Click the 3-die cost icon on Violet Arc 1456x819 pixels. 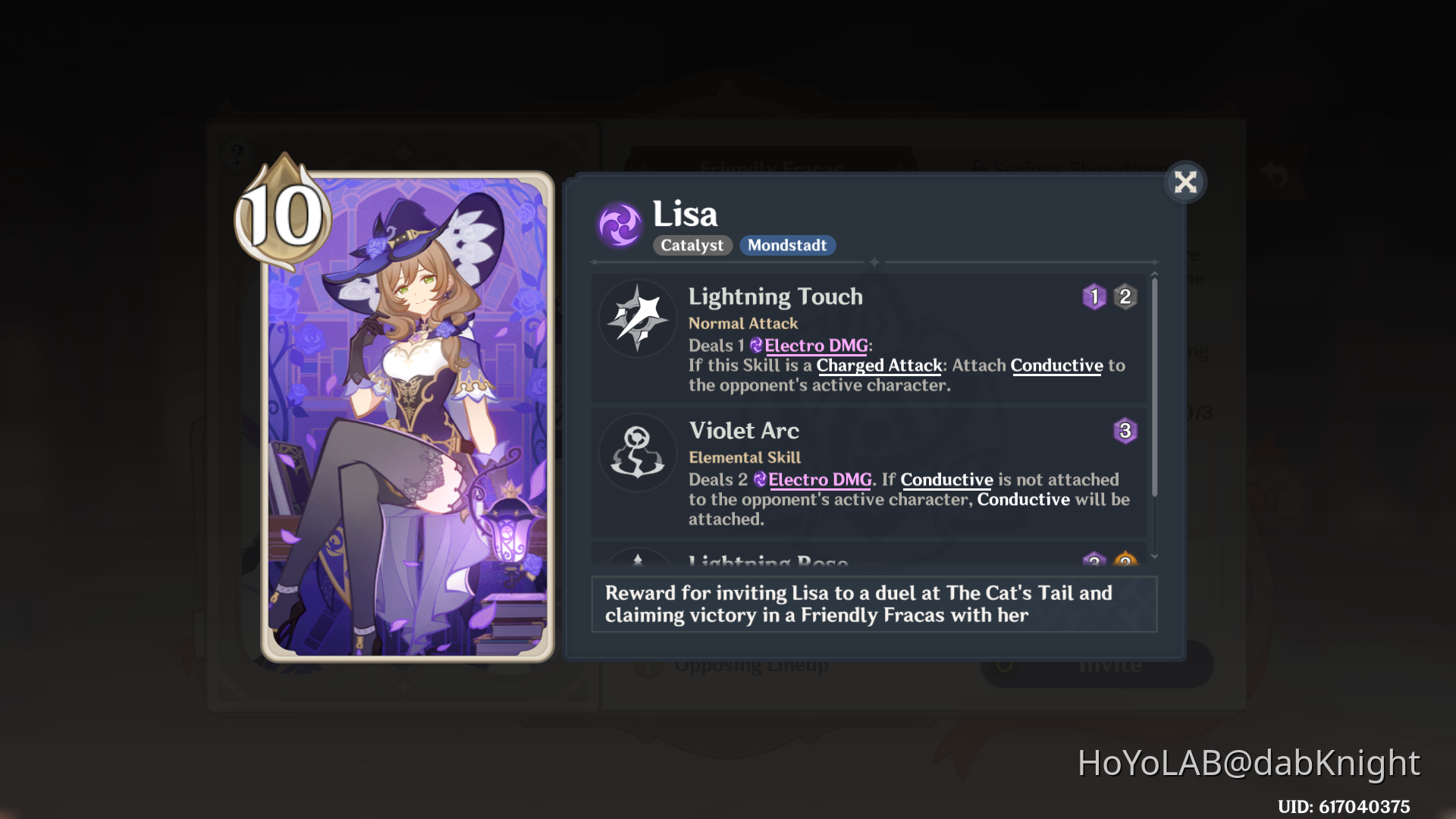click(1125, 431)
